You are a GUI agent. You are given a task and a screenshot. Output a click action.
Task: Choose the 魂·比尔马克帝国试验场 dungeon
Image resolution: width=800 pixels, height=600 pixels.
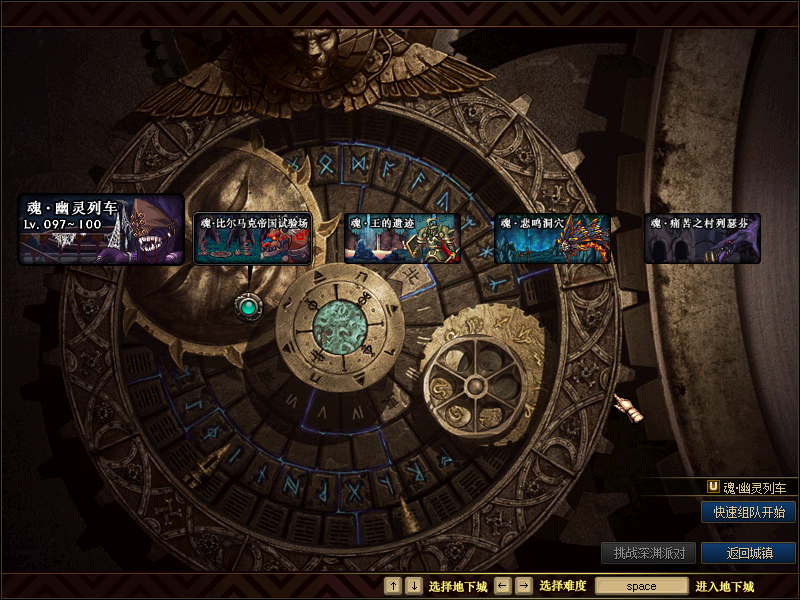[x=253, y=238]
